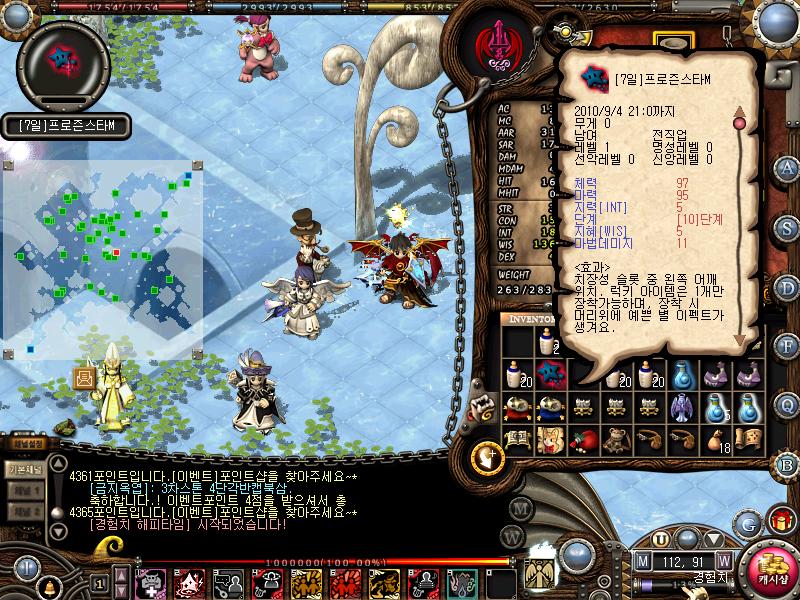Switch to the default channel (기본채널) tab
Viewport: 800px width, 600px height.
23,469
